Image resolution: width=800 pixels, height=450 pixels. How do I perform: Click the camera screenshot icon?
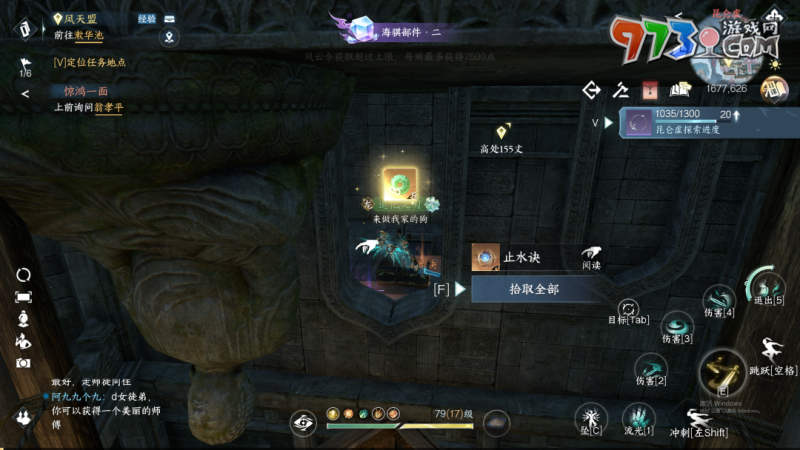[x=23, y=362]
